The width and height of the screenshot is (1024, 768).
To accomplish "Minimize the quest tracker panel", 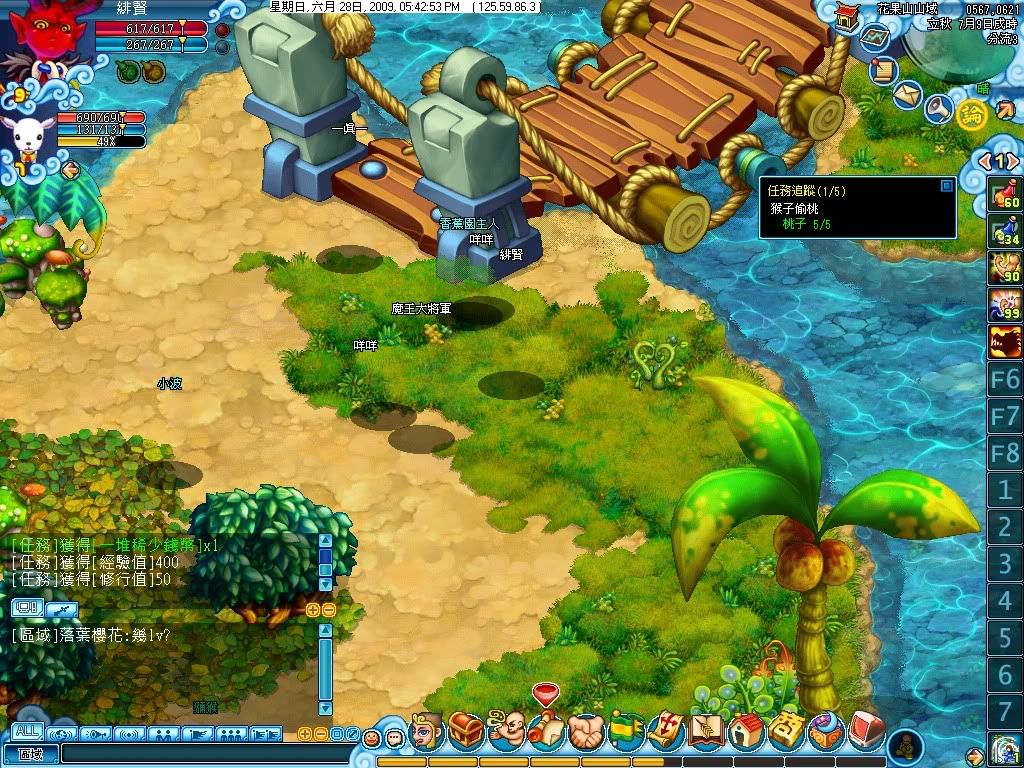I will click(x=946, y=185).
